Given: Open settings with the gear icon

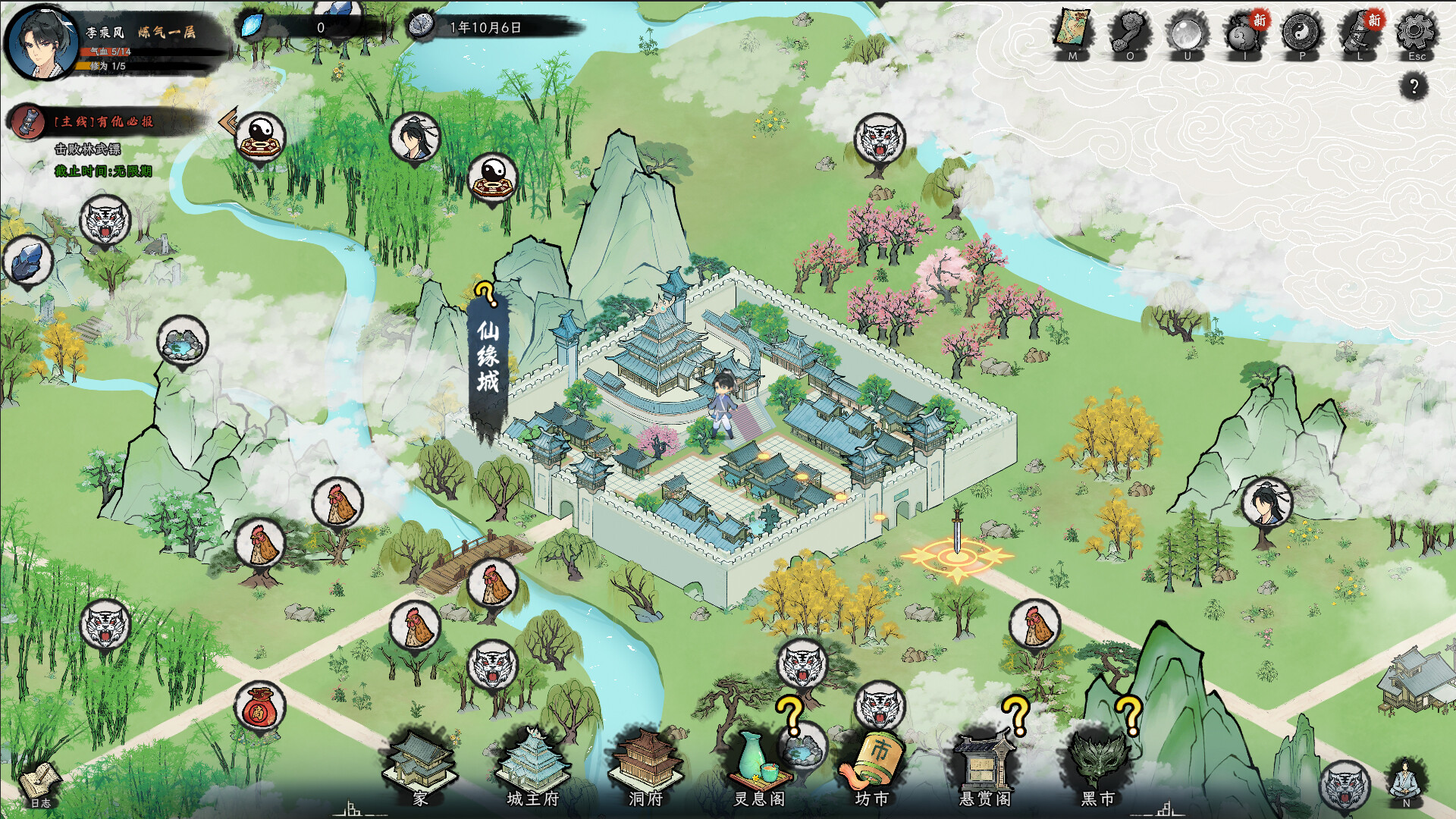Looking at the screenshot, I should point(1417,33).
